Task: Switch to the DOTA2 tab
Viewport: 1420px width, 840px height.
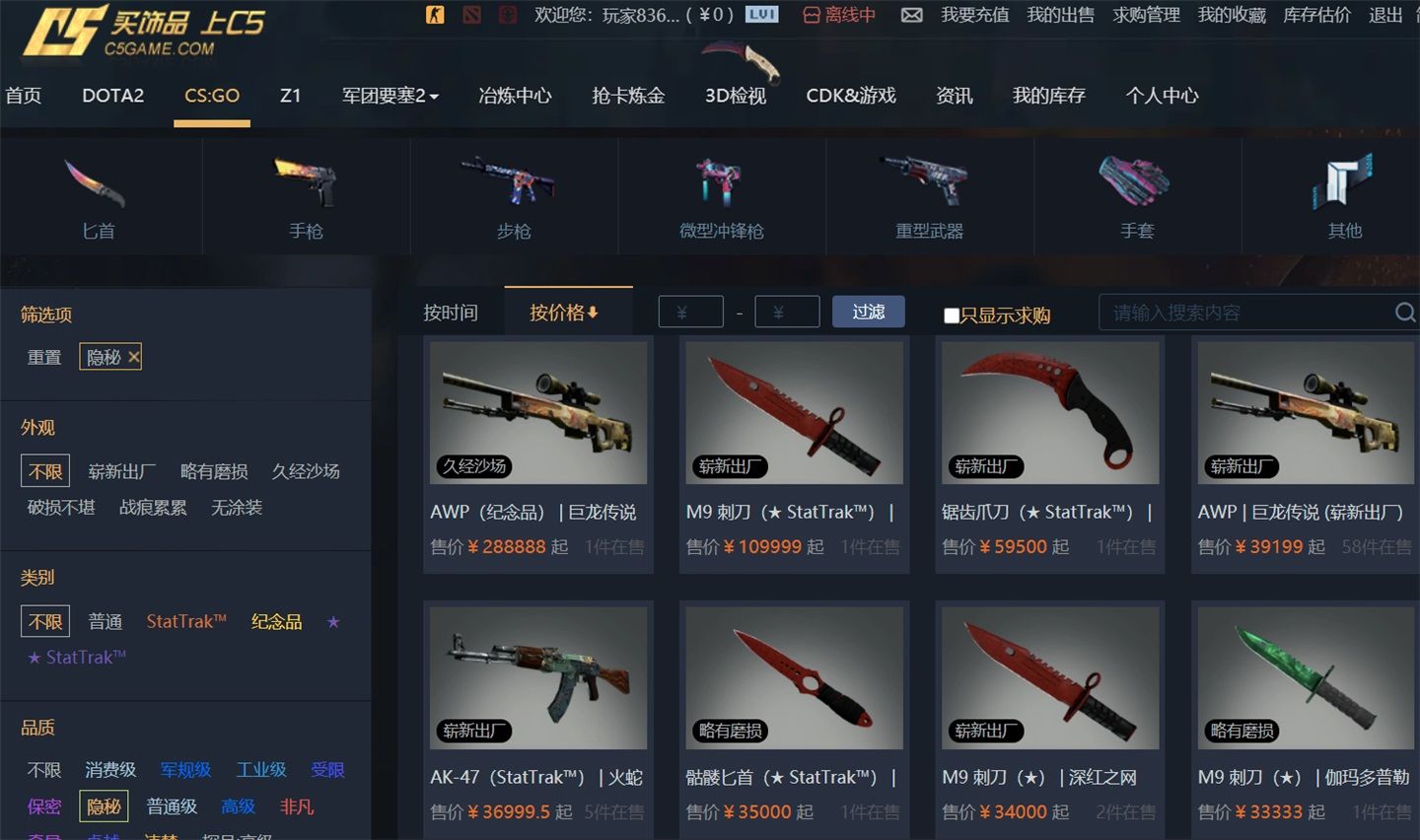Action: click(x=112, y=96)
